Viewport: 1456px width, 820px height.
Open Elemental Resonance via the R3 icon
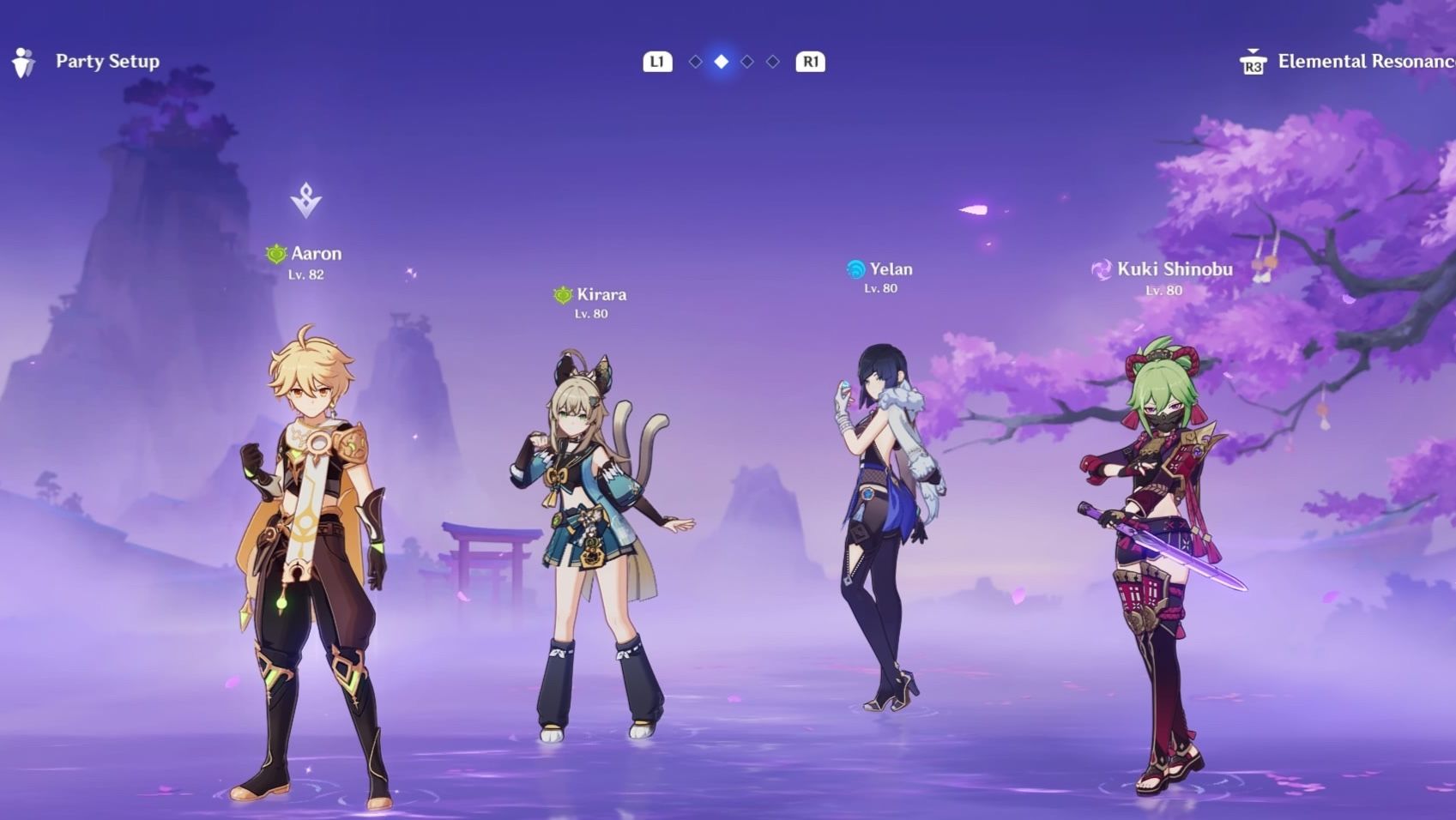click(1254, 61)
